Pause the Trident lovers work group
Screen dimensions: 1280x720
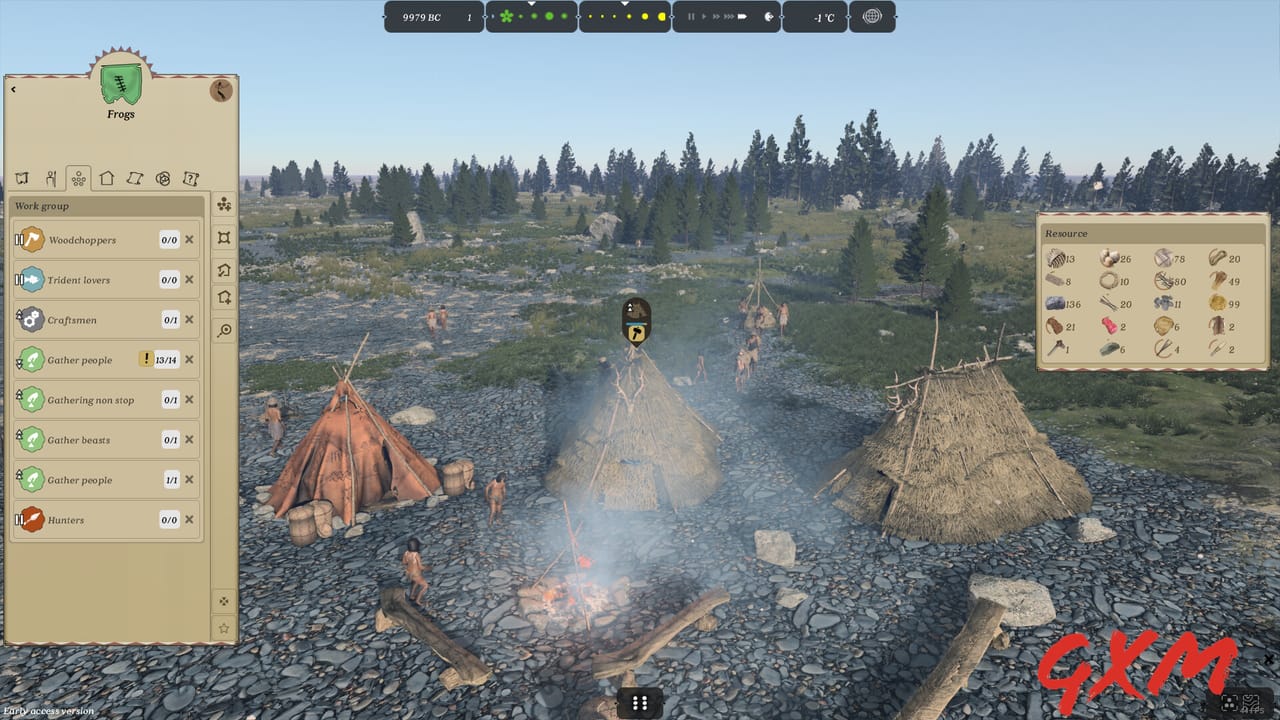[19, 279]
